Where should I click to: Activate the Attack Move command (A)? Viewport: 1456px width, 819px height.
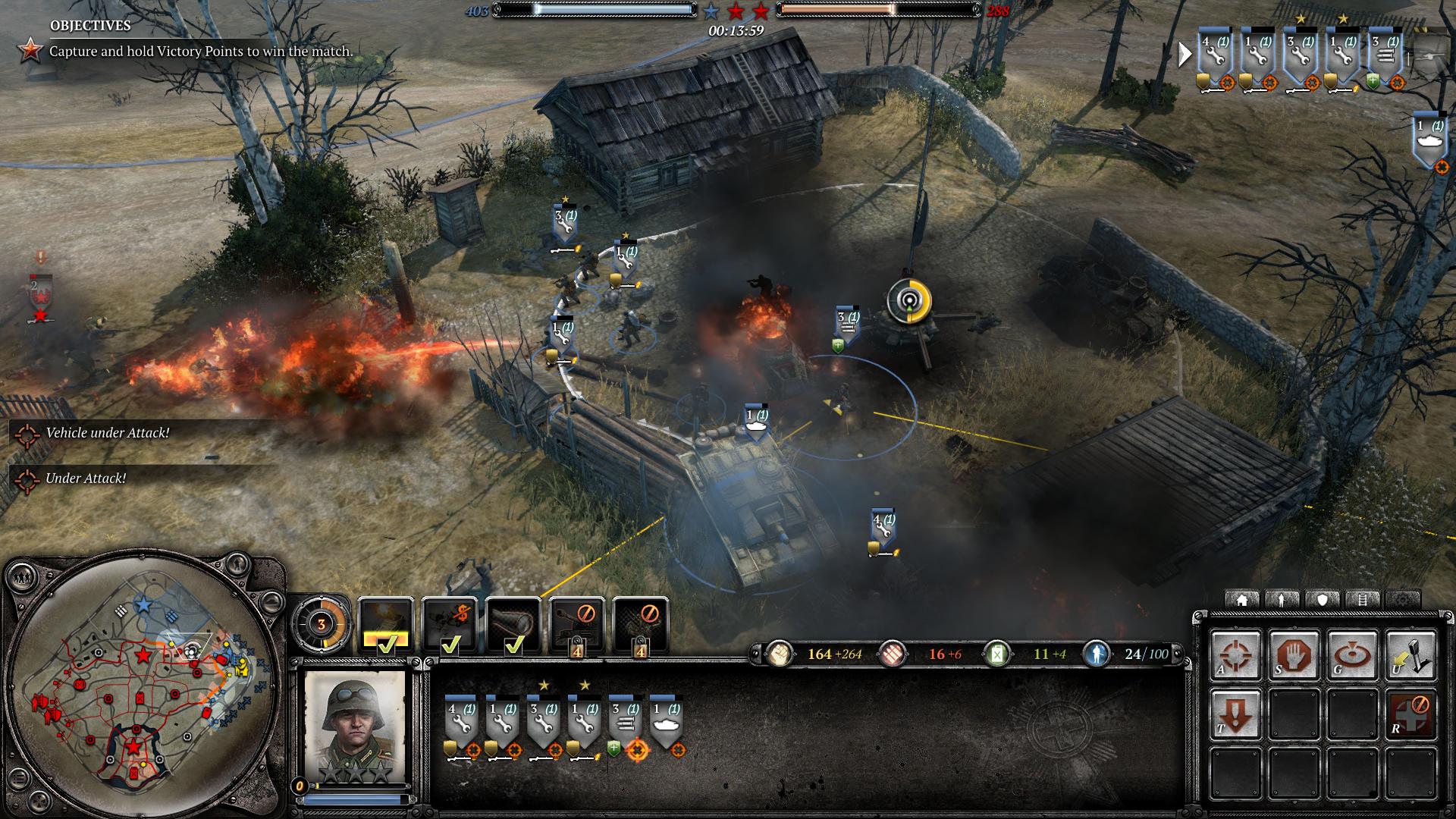click(1235, 654)
